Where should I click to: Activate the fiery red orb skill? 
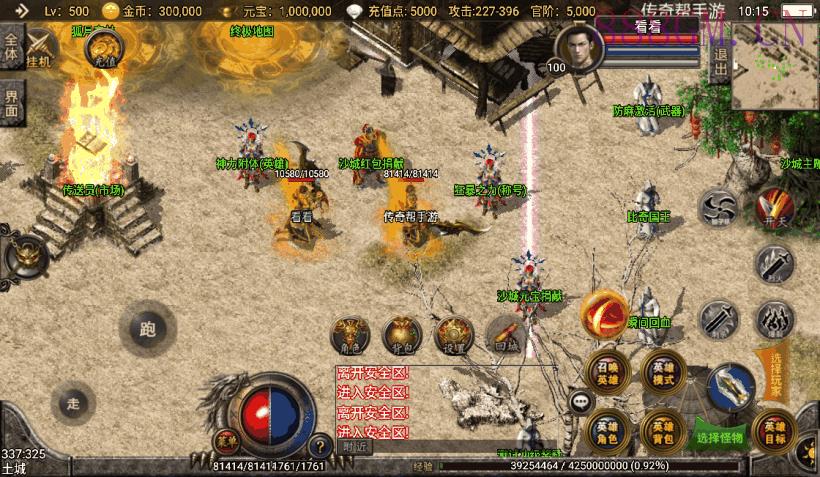coord(604,311)
